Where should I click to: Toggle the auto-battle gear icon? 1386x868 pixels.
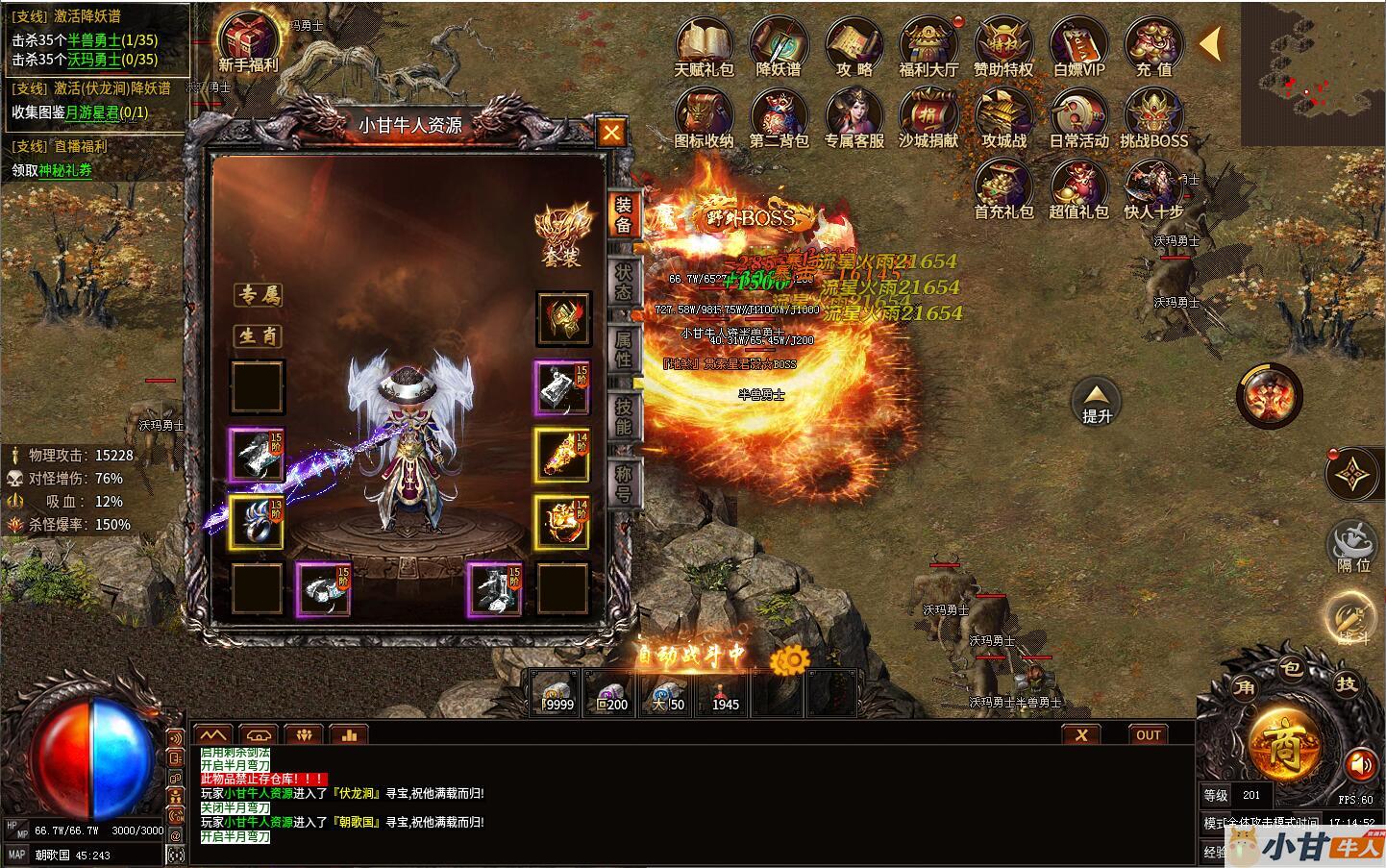pyautogui.click(x=793, y=659)
